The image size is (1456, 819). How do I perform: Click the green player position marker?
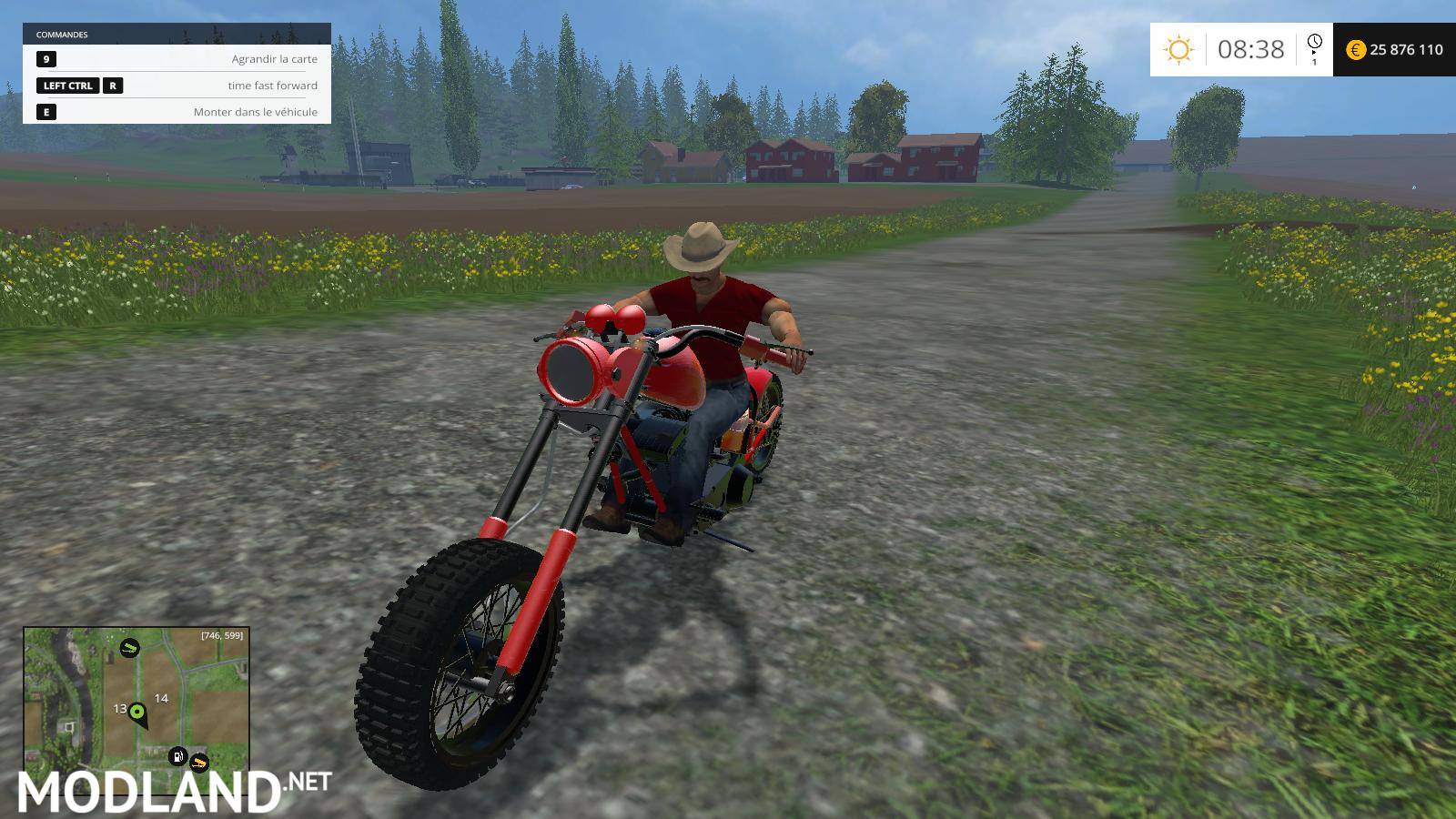pyautogui.click(x=137, y=712)
